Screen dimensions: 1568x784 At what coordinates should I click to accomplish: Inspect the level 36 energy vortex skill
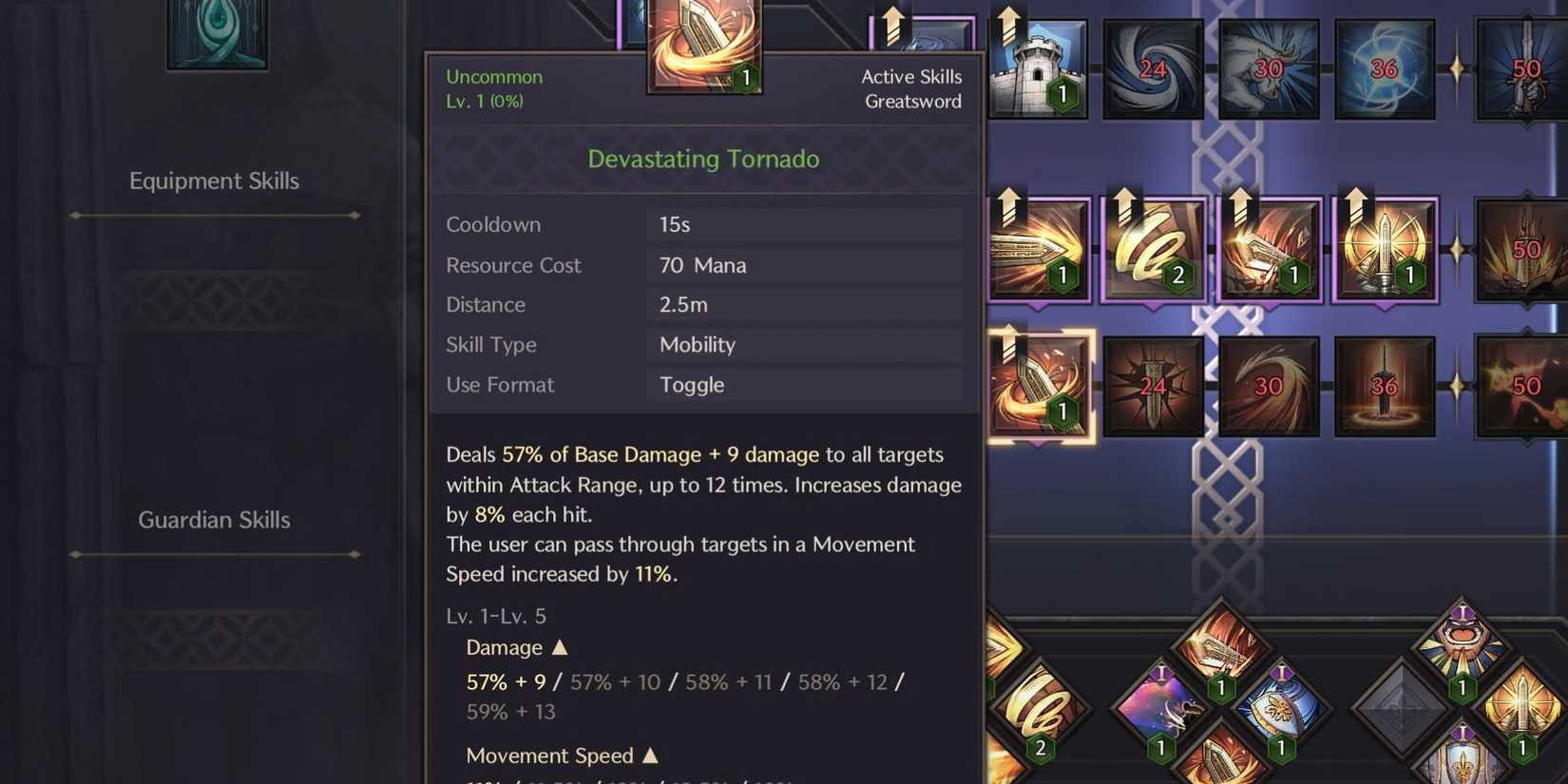(1385, 68)
